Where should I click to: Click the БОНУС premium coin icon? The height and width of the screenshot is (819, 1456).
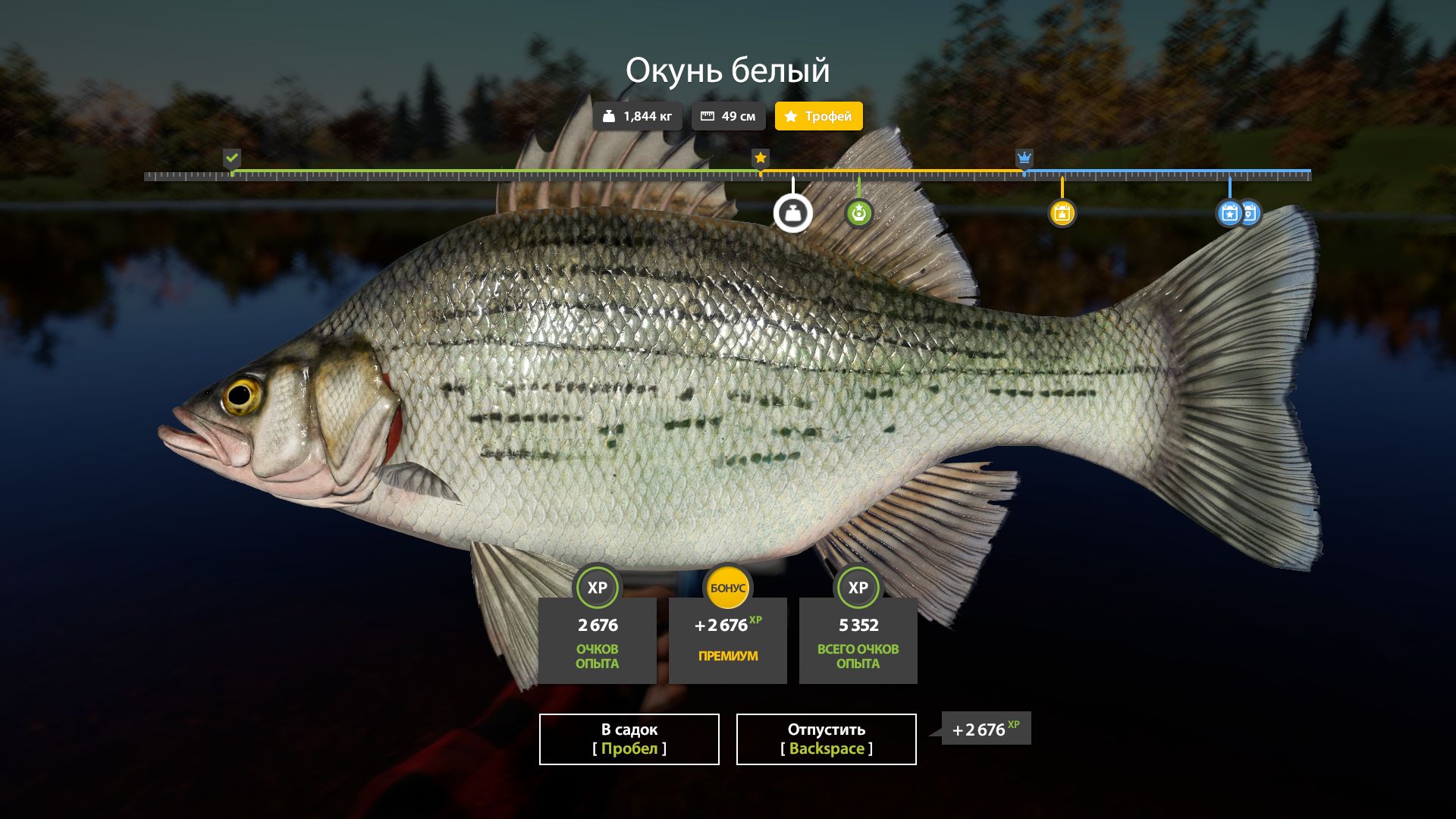point(727,588)
